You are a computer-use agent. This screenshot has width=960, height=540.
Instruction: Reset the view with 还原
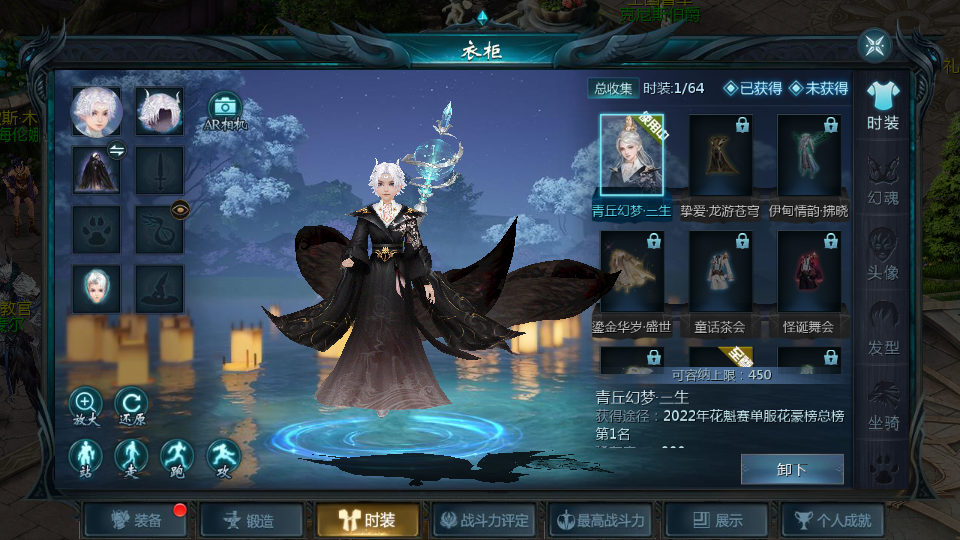[x=130, y=406]
